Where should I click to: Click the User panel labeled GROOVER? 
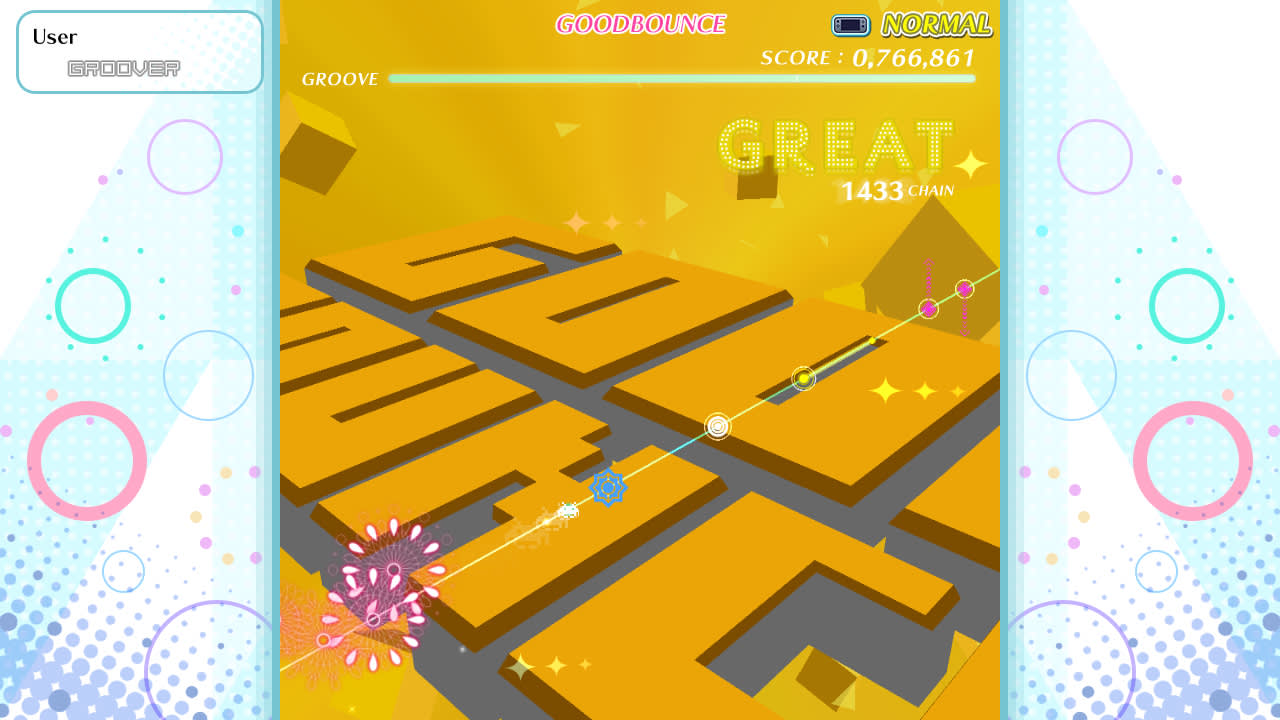[139, 51]
